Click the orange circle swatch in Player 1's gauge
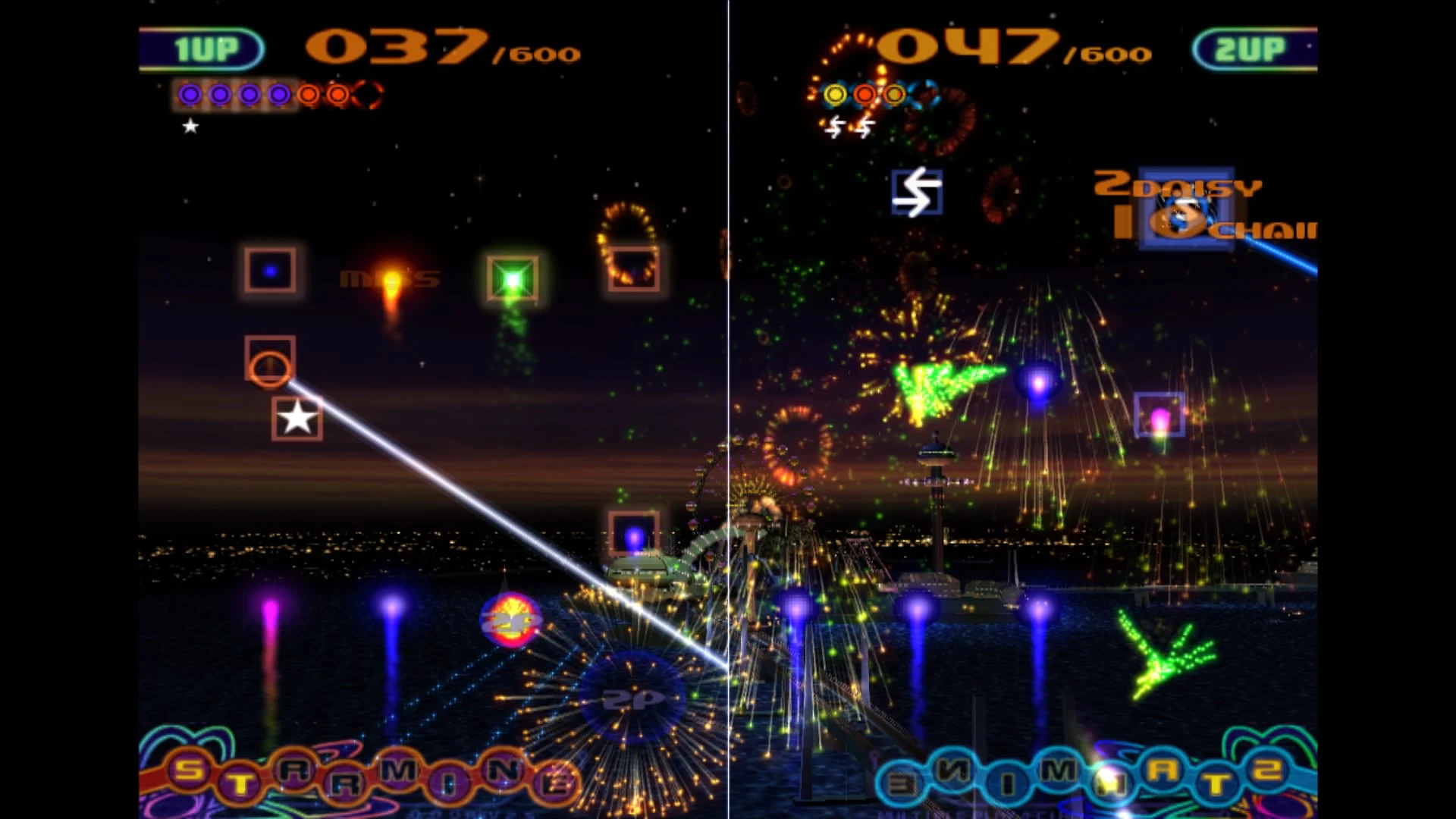 pos(309,95)
